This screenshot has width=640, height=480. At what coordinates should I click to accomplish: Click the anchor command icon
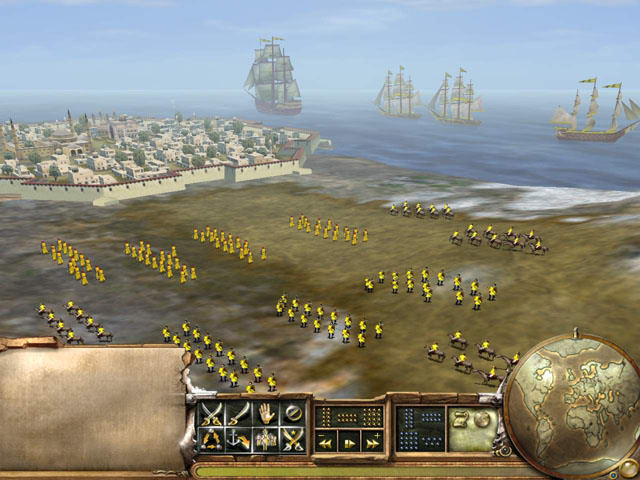238,438
